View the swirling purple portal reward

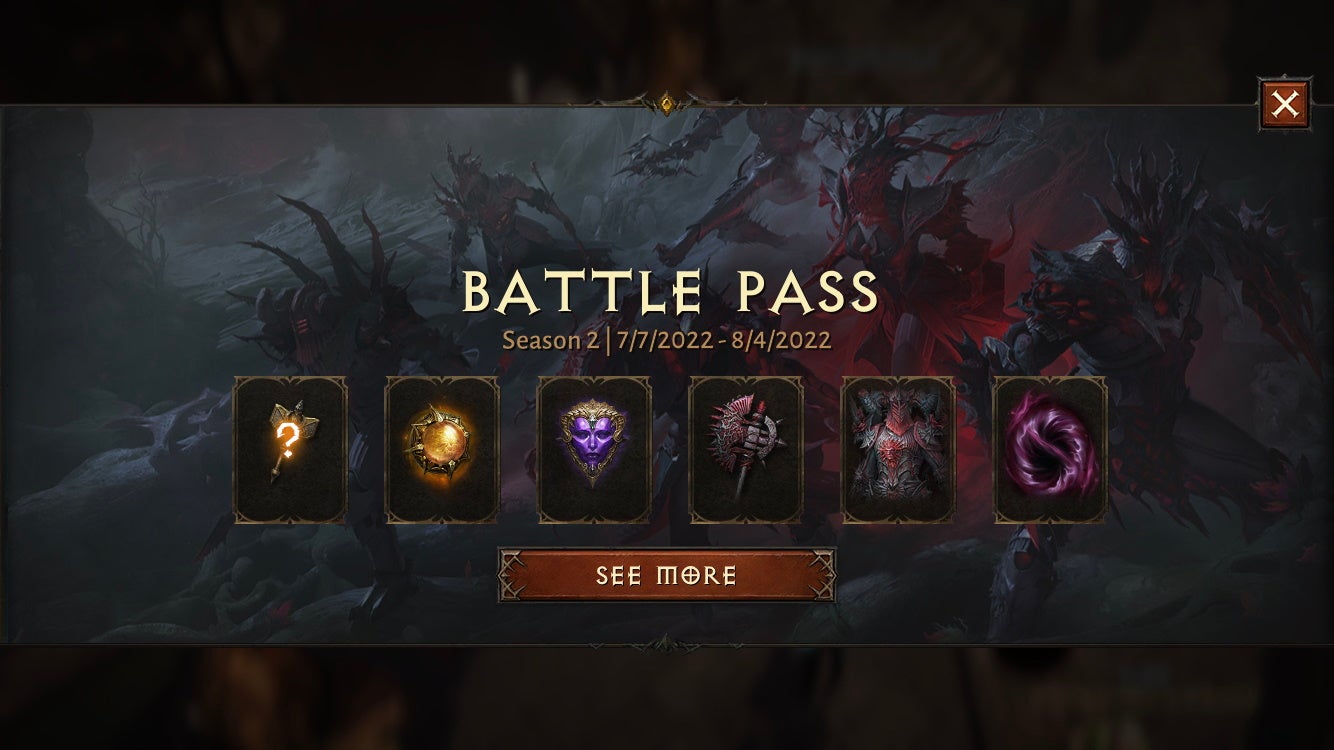[x=1049, y=448]
